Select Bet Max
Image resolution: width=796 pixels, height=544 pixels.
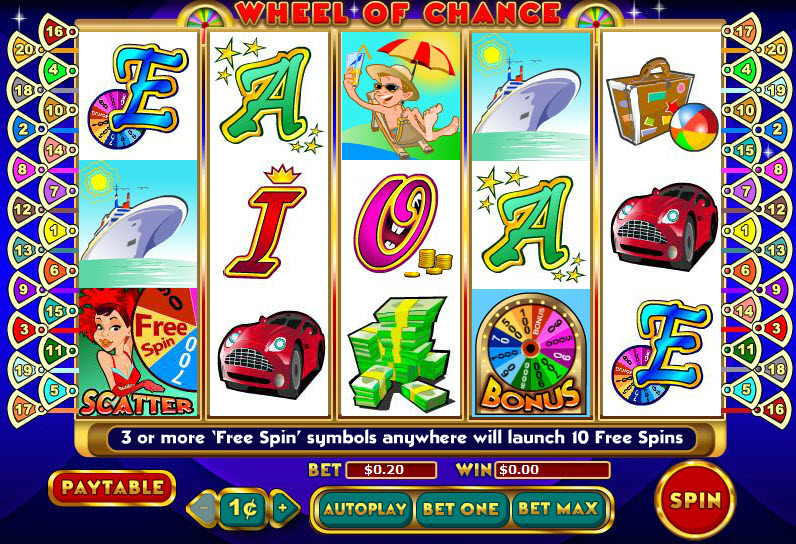[560, 508]
